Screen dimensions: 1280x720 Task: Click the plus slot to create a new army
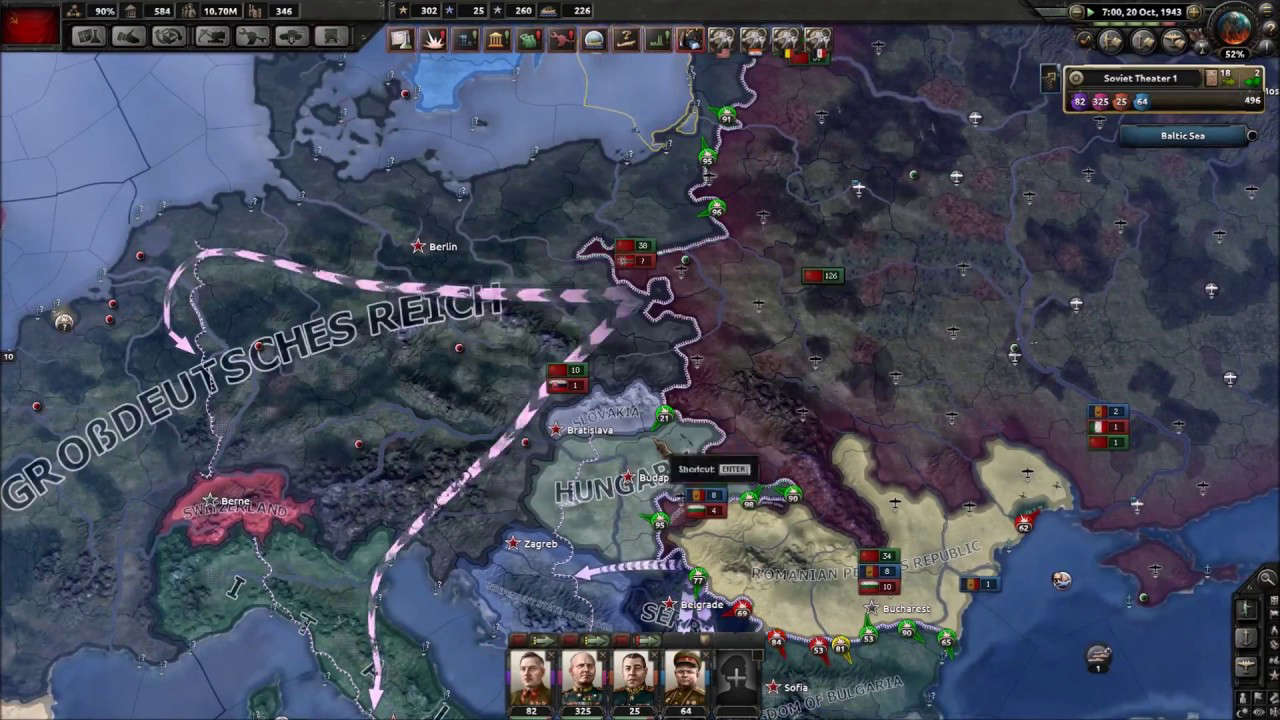tap(735, 677)
